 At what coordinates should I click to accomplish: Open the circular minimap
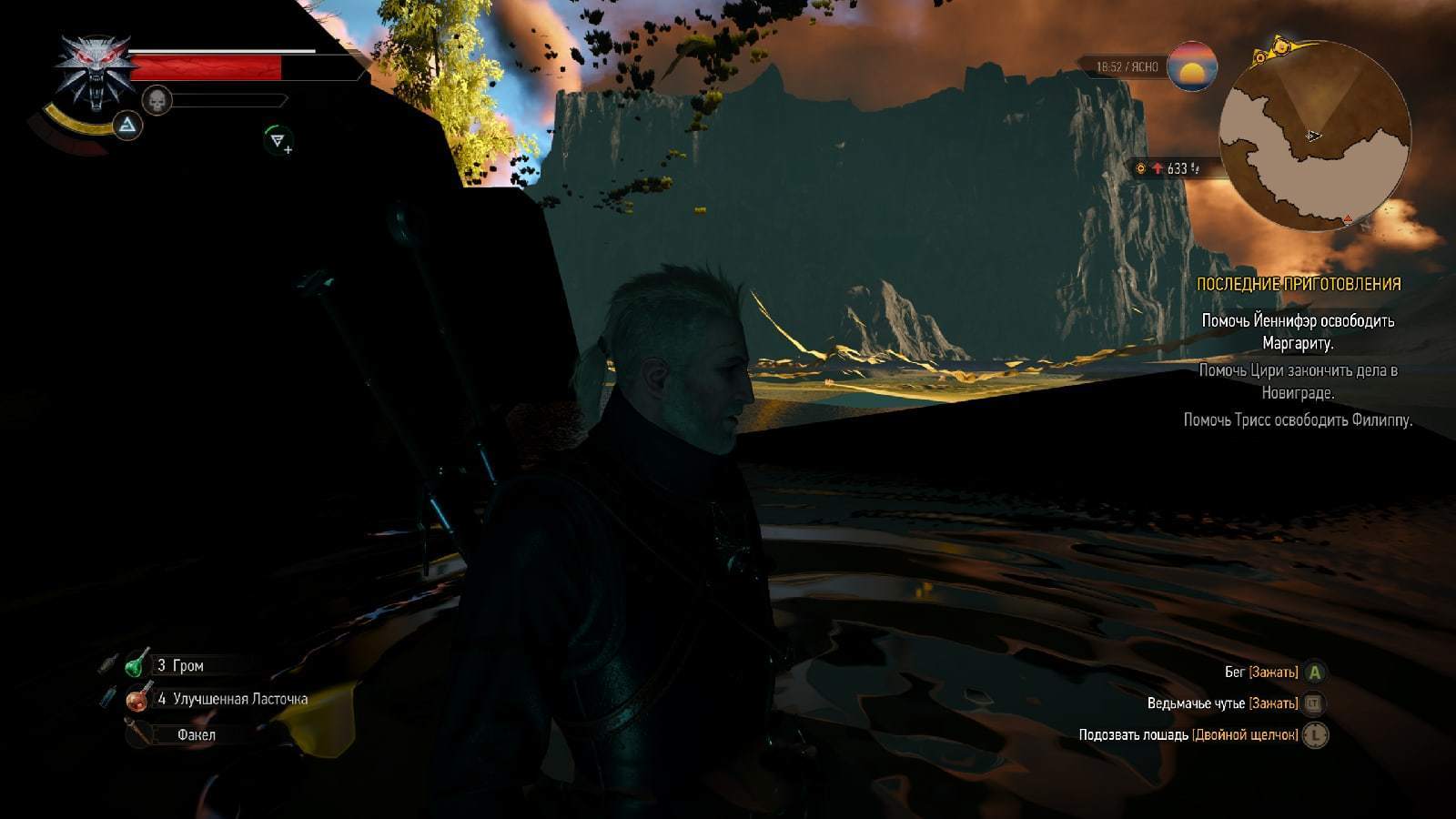1314,136
